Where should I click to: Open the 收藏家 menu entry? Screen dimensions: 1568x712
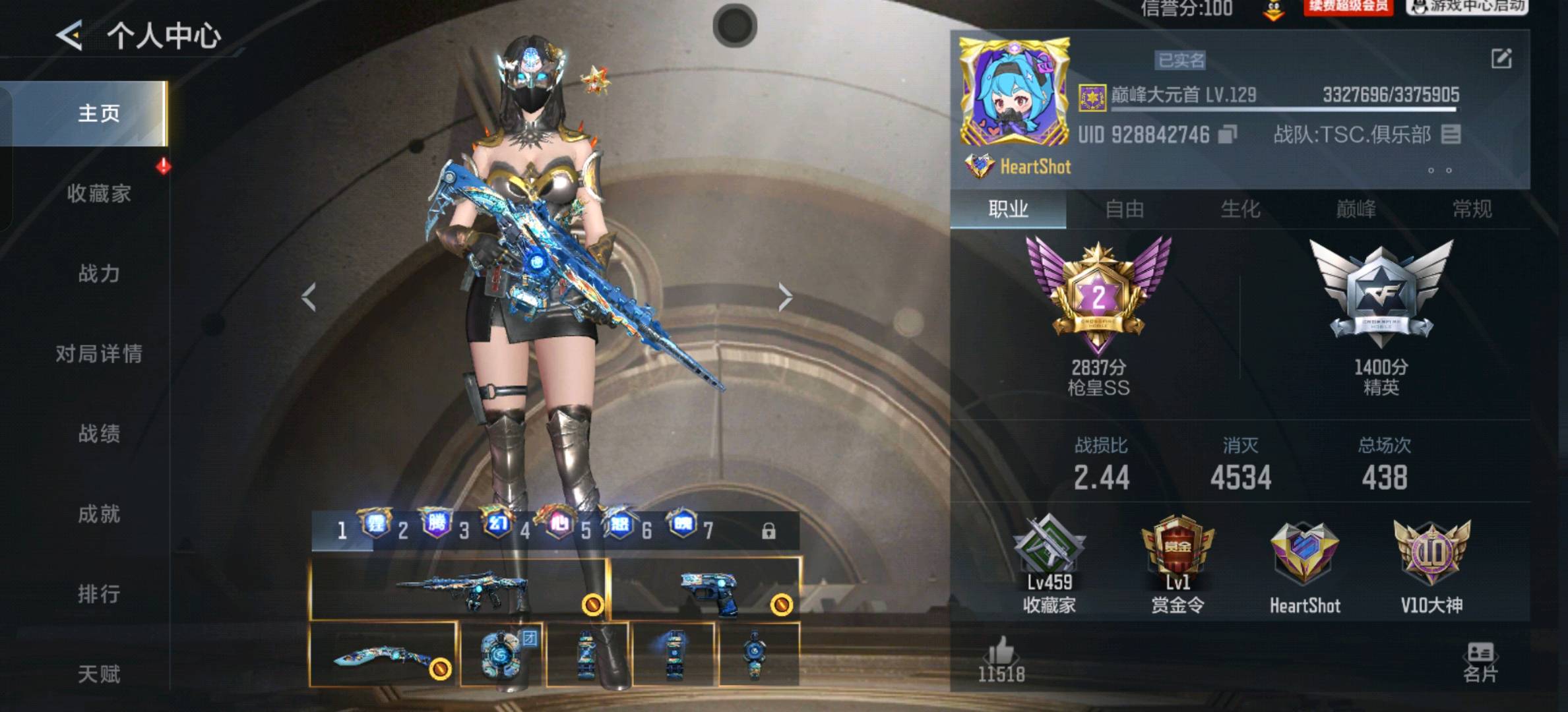pyautogui.click(x=99, y=194)
